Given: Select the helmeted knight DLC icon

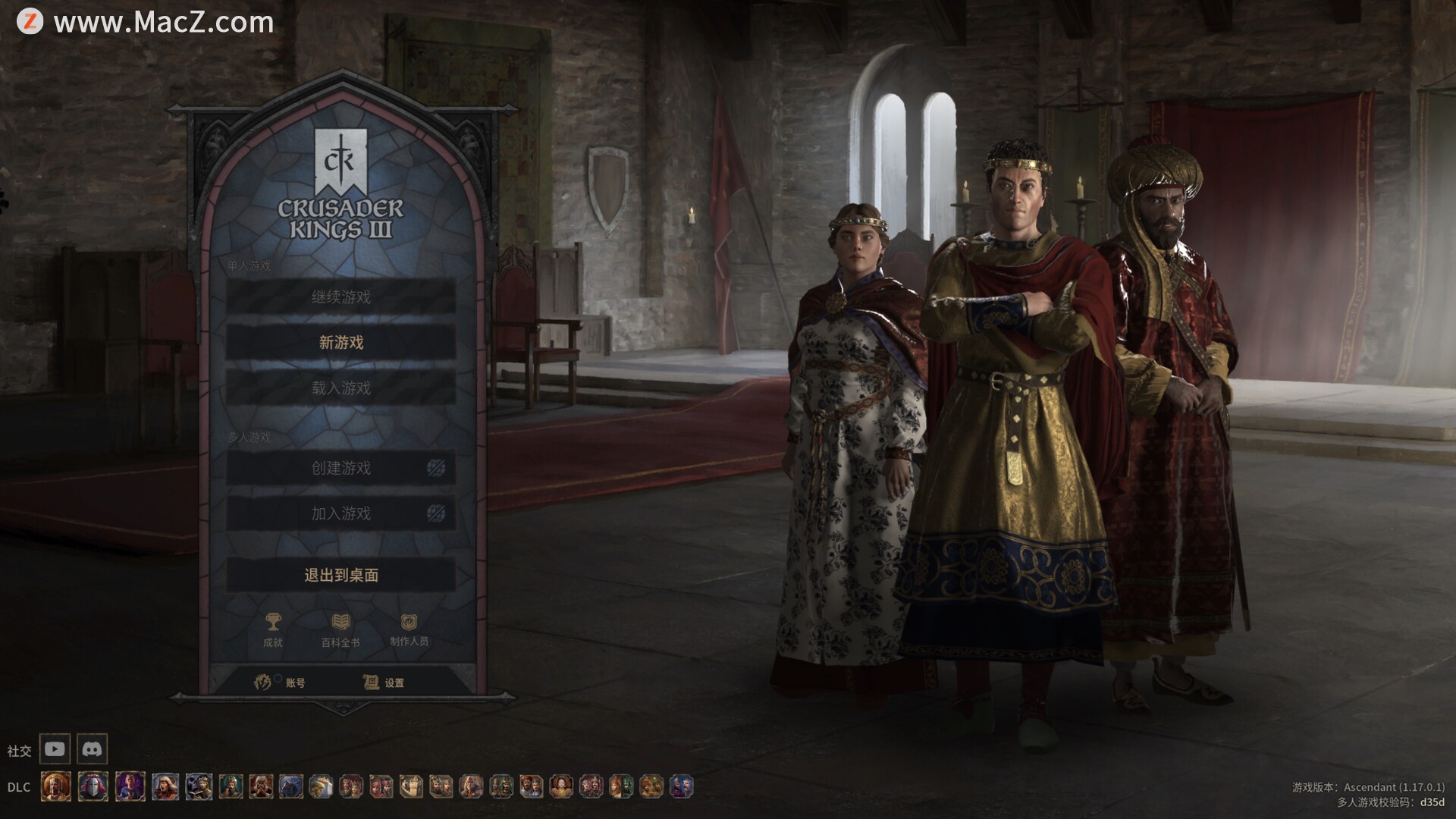Looking at the screenshot, I should [93, 786].
